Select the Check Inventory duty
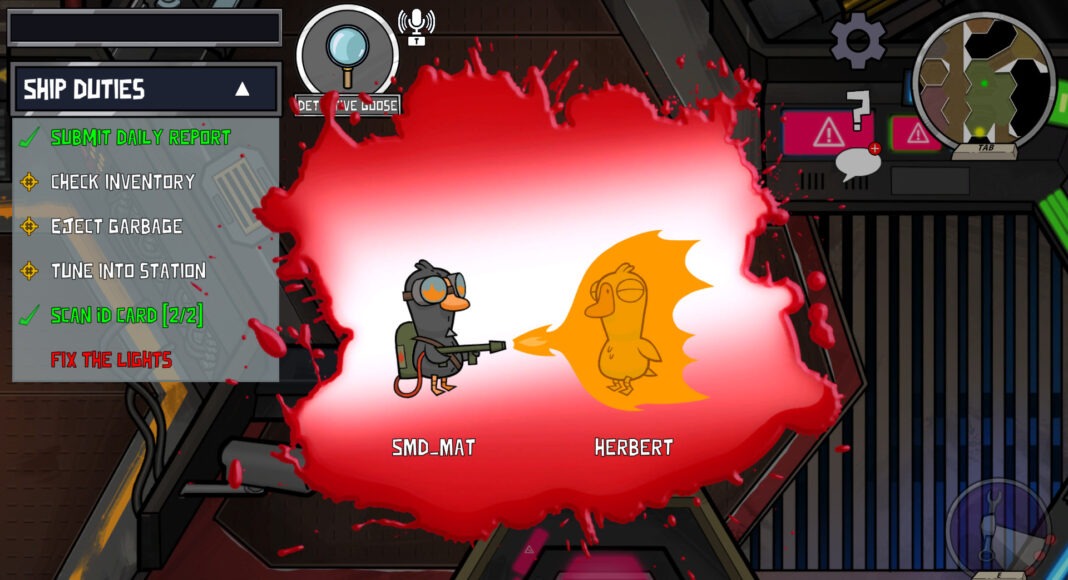 point(122,182)
